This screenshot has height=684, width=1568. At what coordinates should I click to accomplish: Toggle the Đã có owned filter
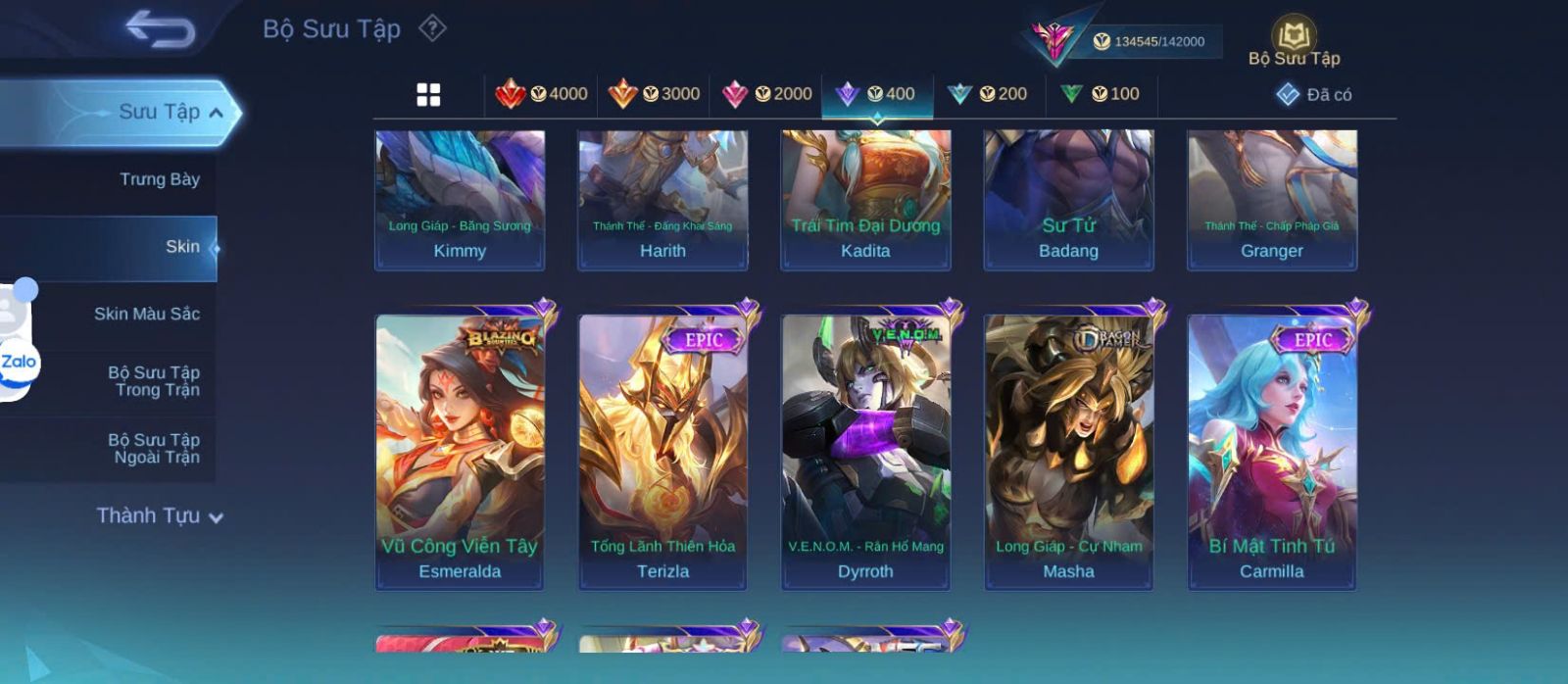point(1313,94)
